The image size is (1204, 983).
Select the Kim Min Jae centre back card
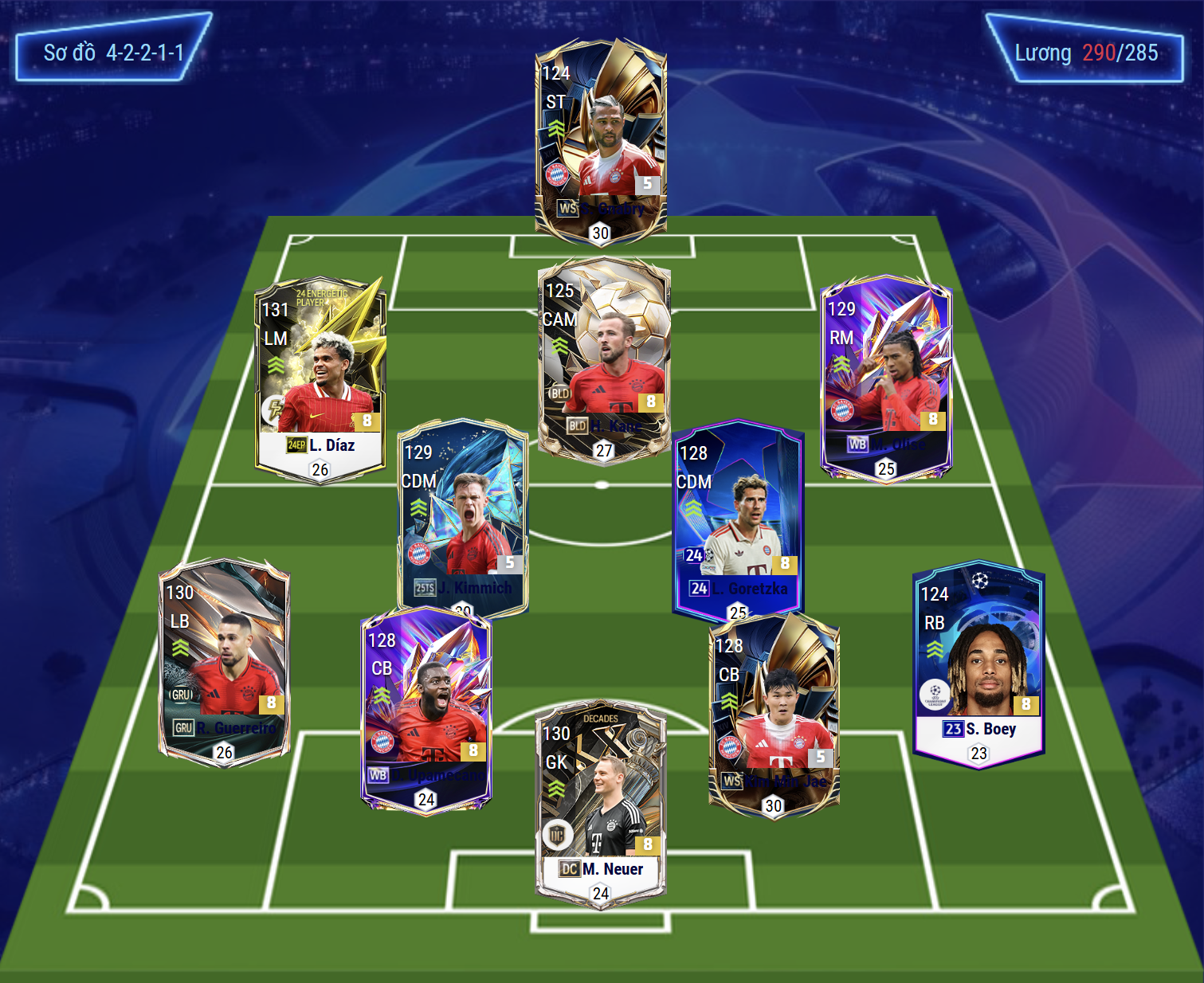774,713
